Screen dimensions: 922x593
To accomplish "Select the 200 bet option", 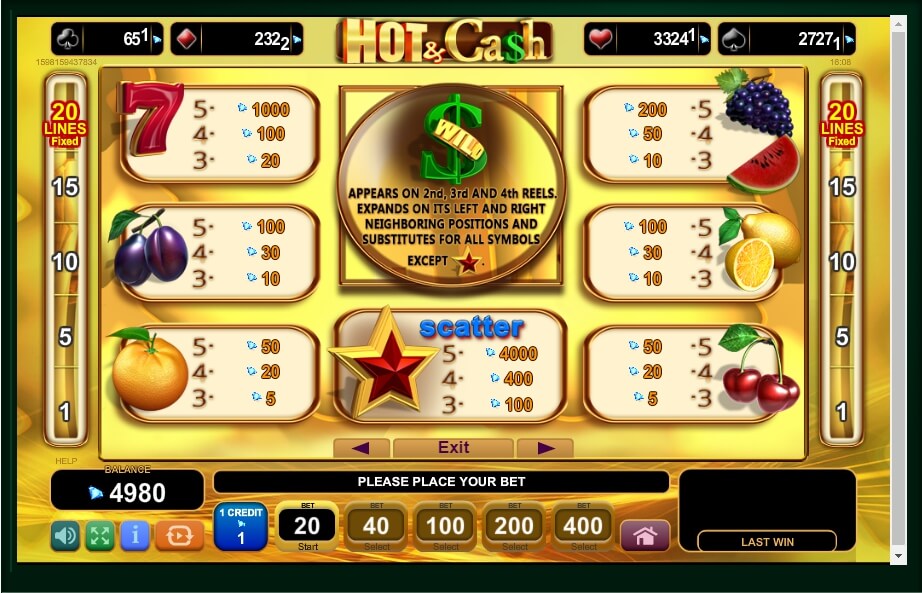I will [x=514, y=527].
